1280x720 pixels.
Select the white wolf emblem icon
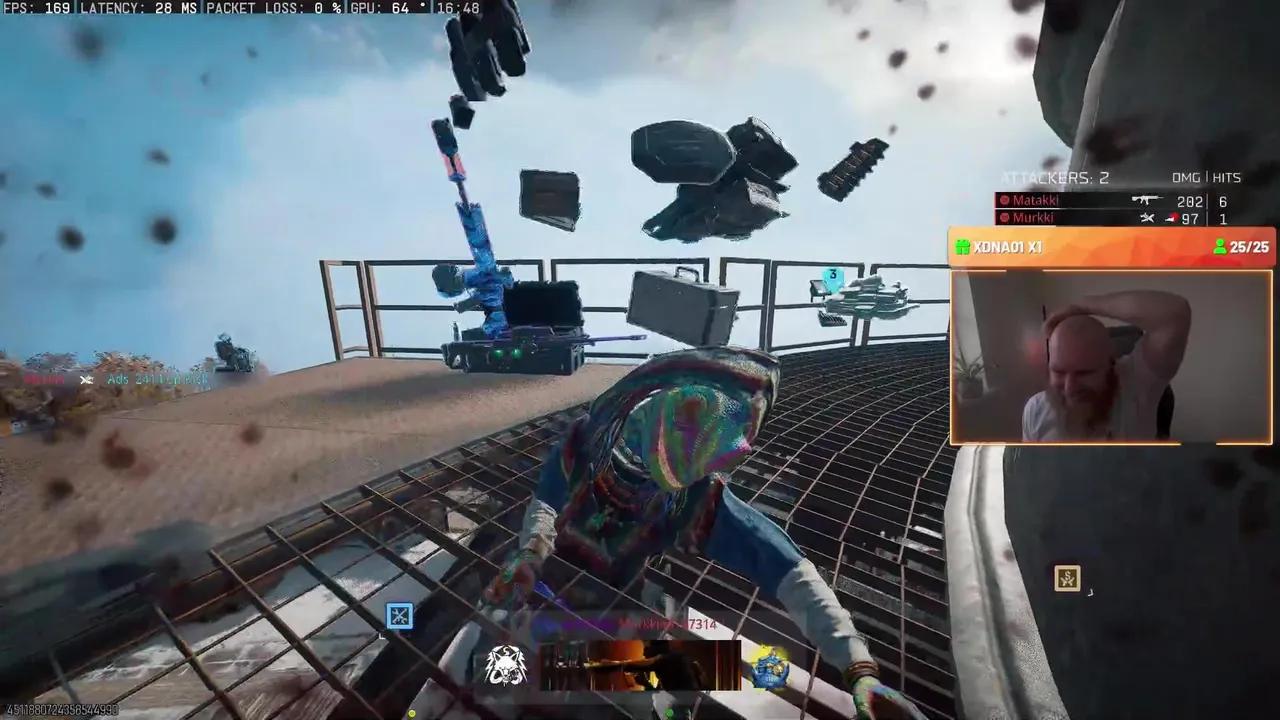(x=506, y=665)
